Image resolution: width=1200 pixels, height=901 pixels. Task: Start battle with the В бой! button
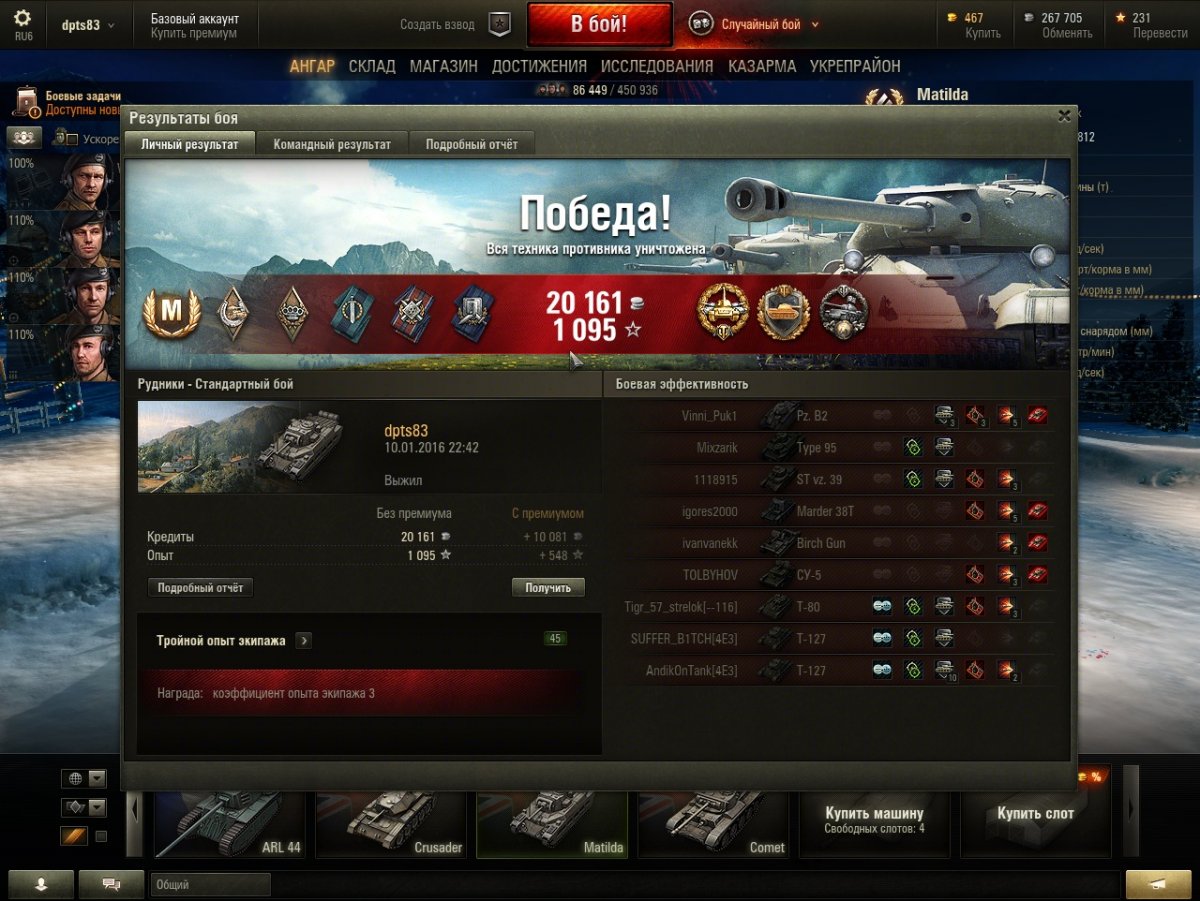click(599, 25)
